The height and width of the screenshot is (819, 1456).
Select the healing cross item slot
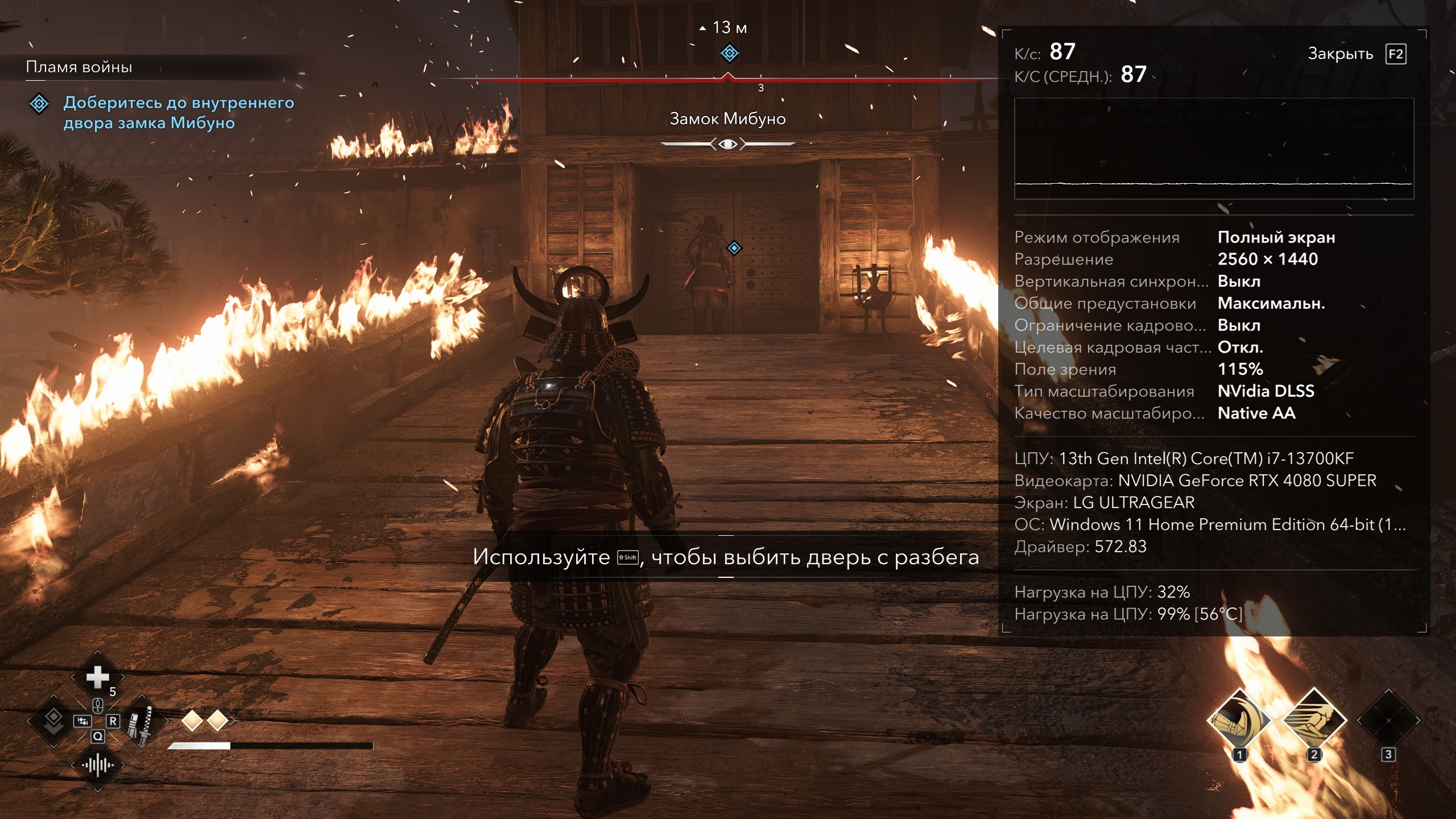(x=97, y=677)
